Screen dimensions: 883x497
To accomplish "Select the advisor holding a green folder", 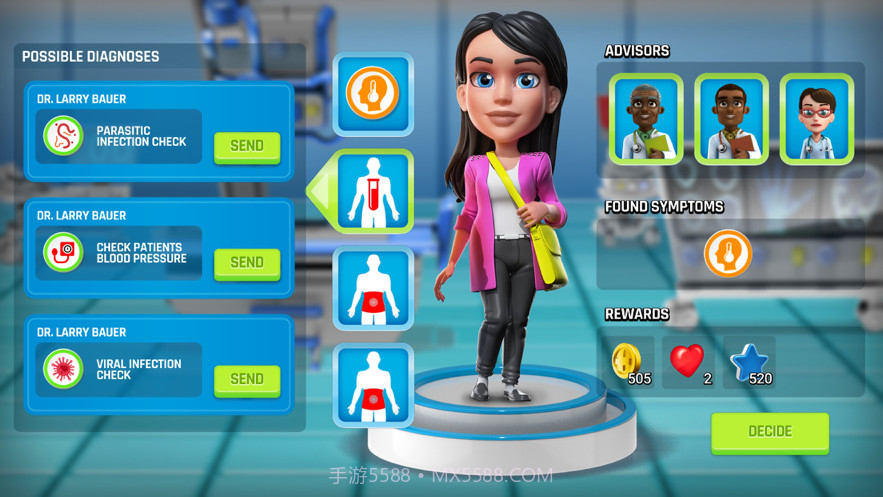I will tap(646, 120).
